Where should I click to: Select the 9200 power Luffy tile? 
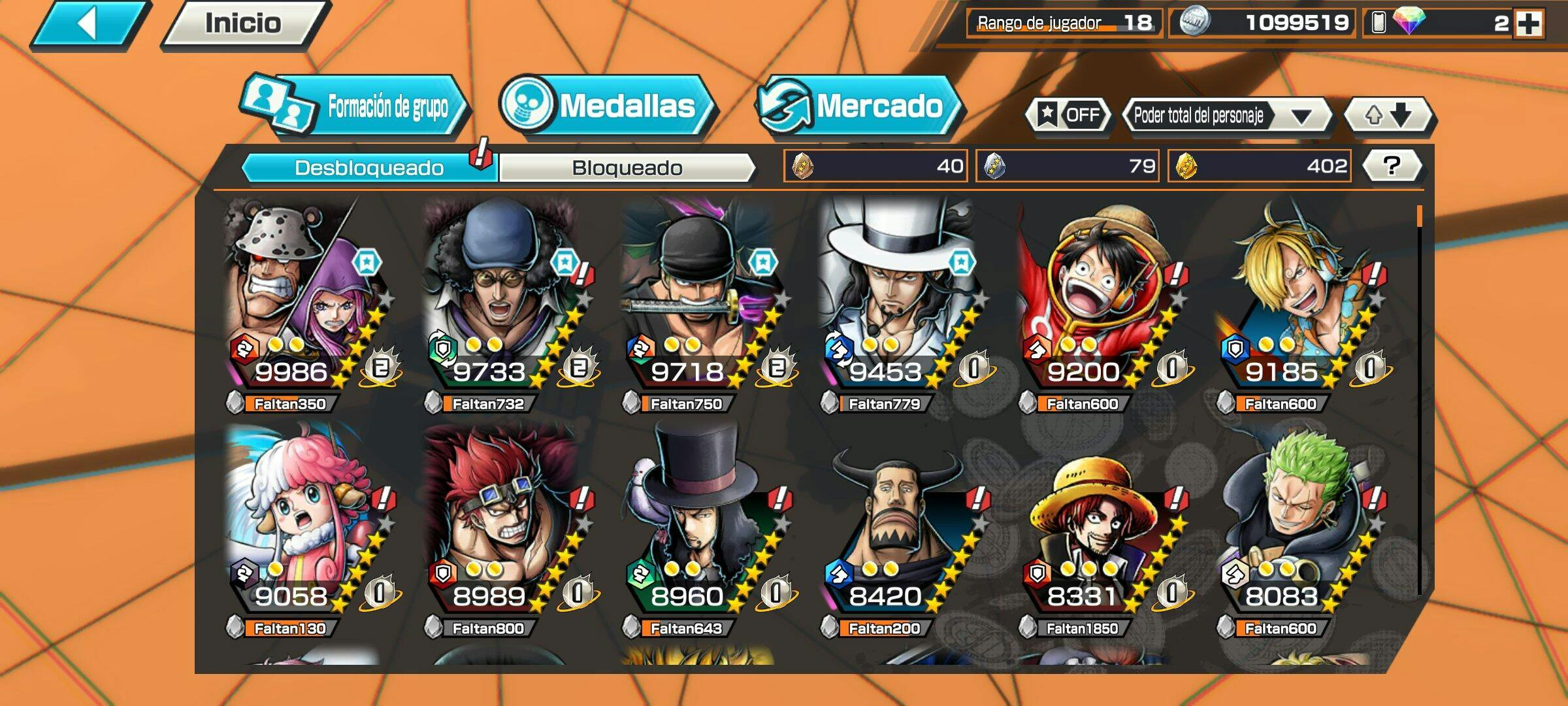pyautogui.click(x=1096, y=301)
